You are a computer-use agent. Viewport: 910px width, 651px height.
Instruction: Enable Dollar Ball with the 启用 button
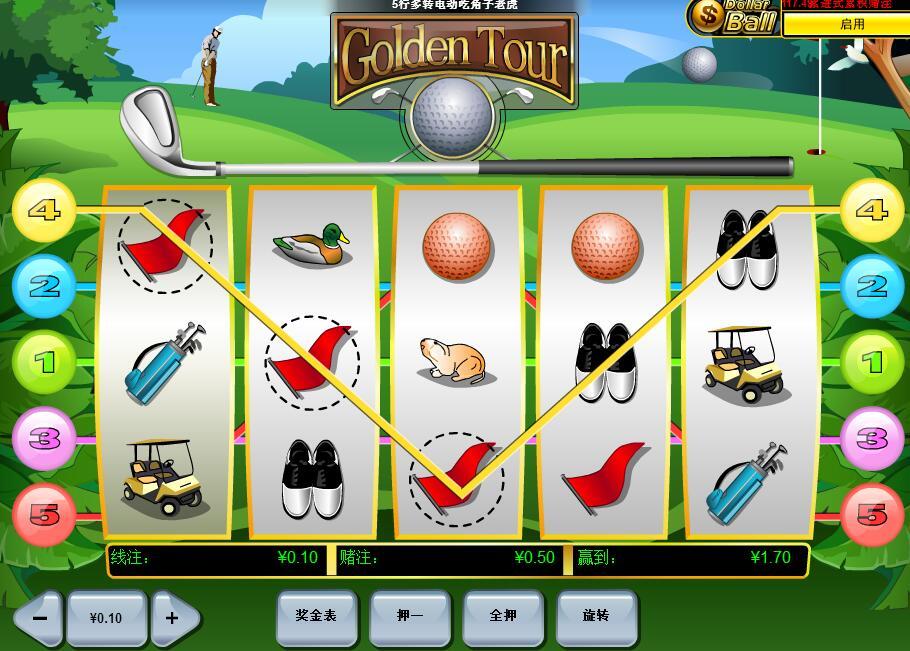pyautogui.click(x=851, y=24)
